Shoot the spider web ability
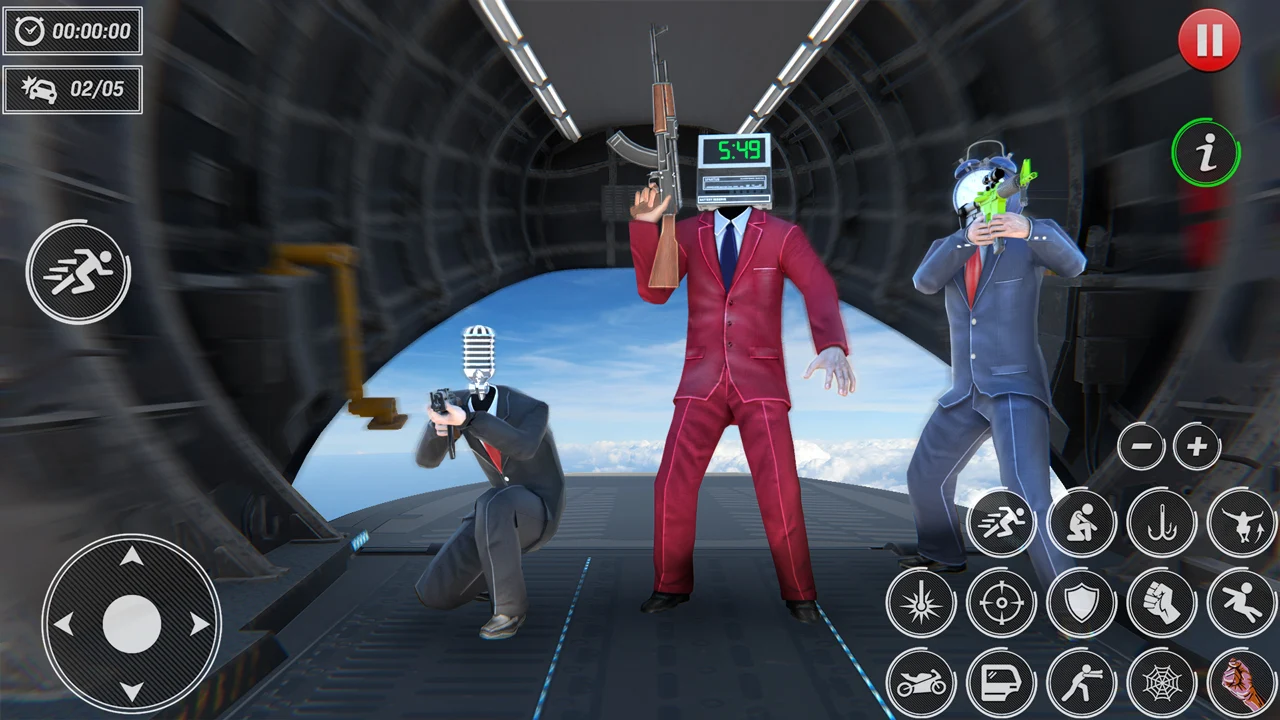 [1161, 683]
